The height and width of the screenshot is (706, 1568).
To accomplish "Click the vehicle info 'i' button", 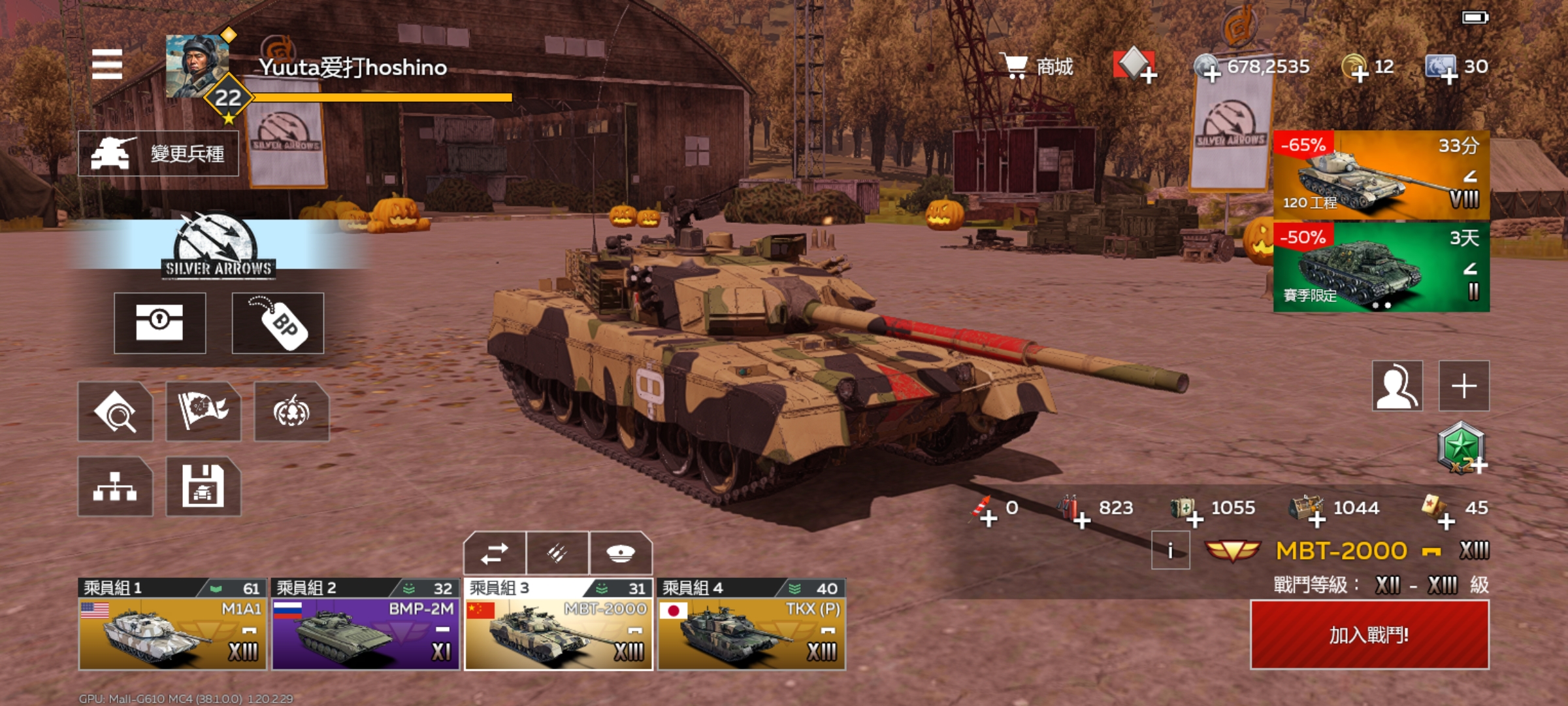I will (1170, 550).
